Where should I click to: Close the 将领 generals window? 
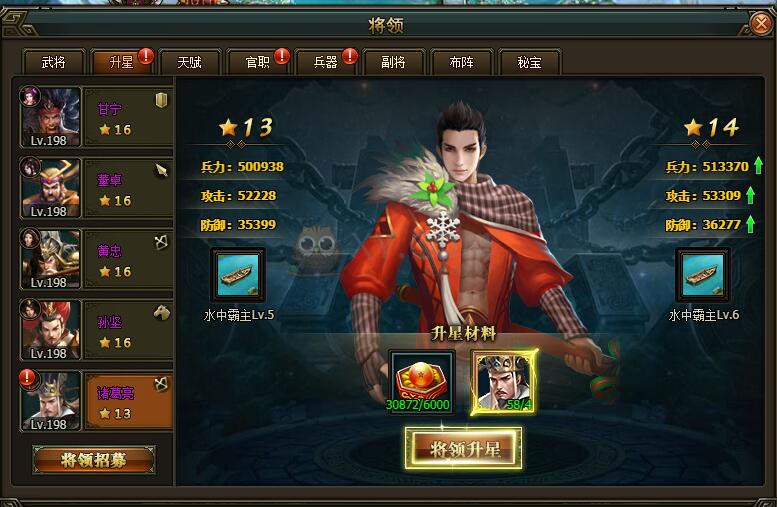click(x=760, y=24)
